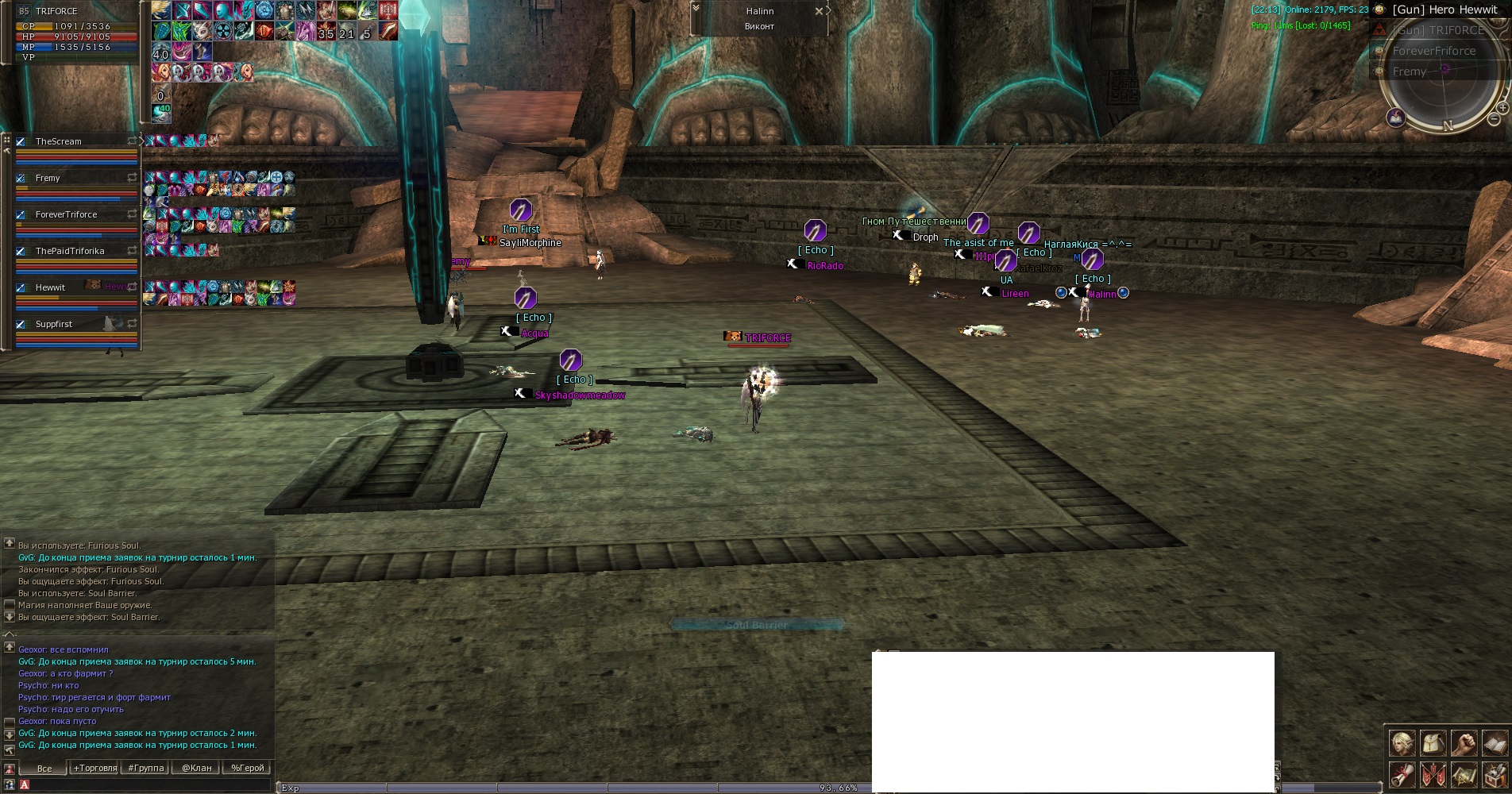Click the purple book button on the radar

pos(1396,118)
